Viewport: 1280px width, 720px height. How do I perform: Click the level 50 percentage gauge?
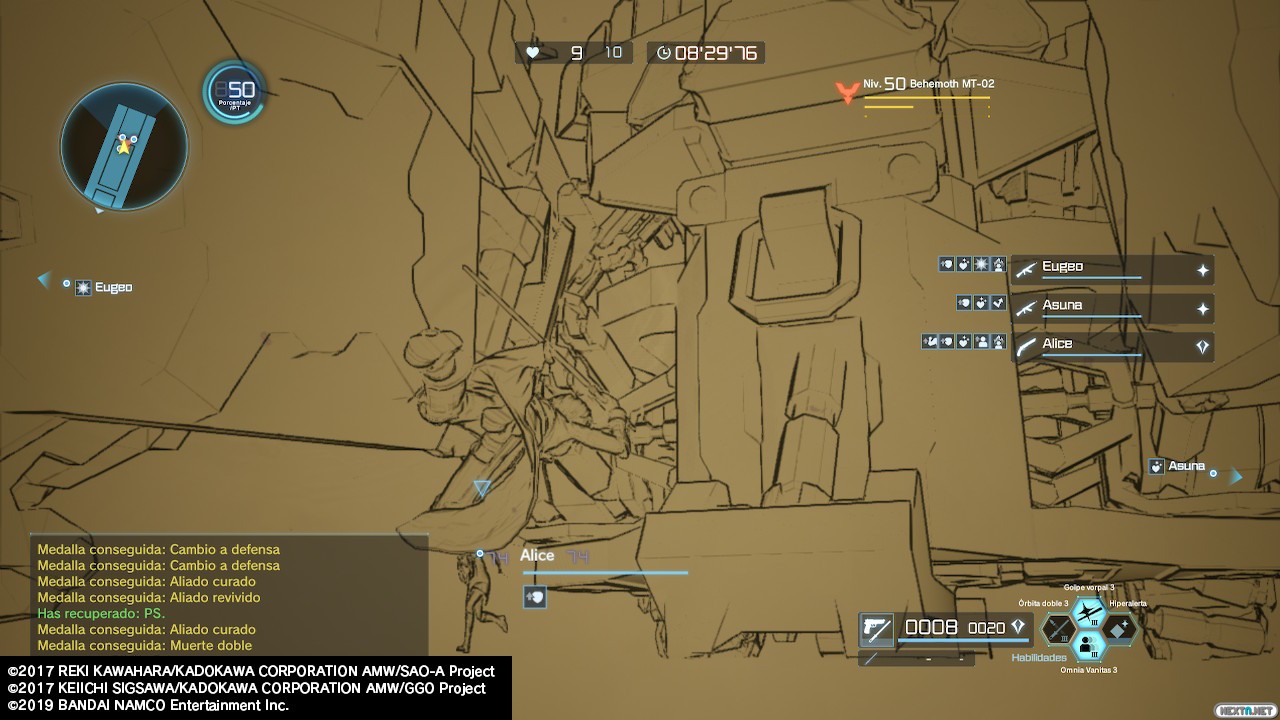pos(235,93)
